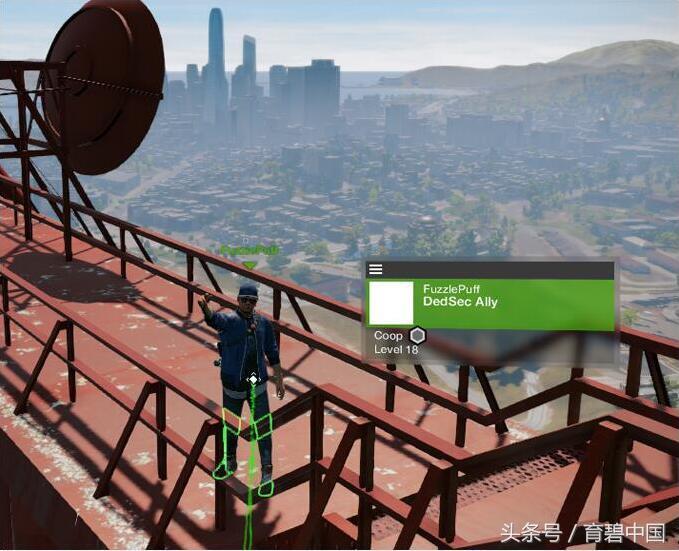679x551 pixels.
Task: Open the hamburger menu on the profiler panel
Action: [x=375, y=269]
